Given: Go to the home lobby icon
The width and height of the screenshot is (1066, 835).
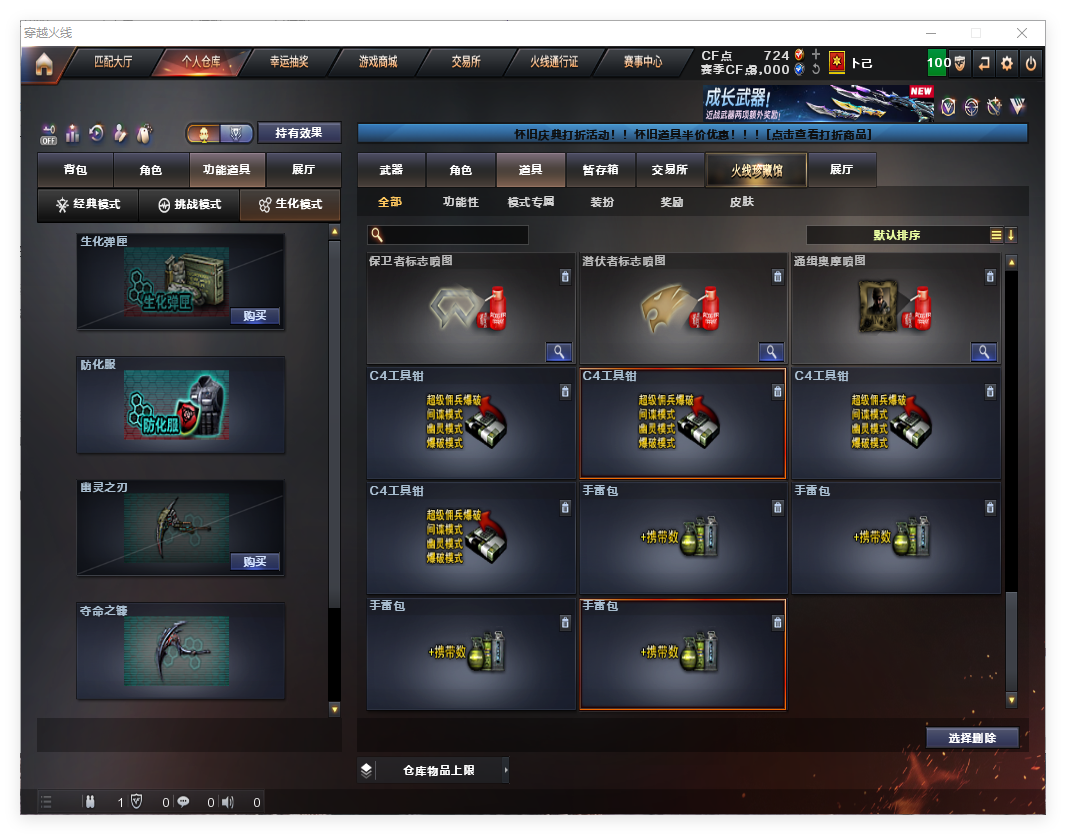Looking at the screenshot, I should 43,64.
